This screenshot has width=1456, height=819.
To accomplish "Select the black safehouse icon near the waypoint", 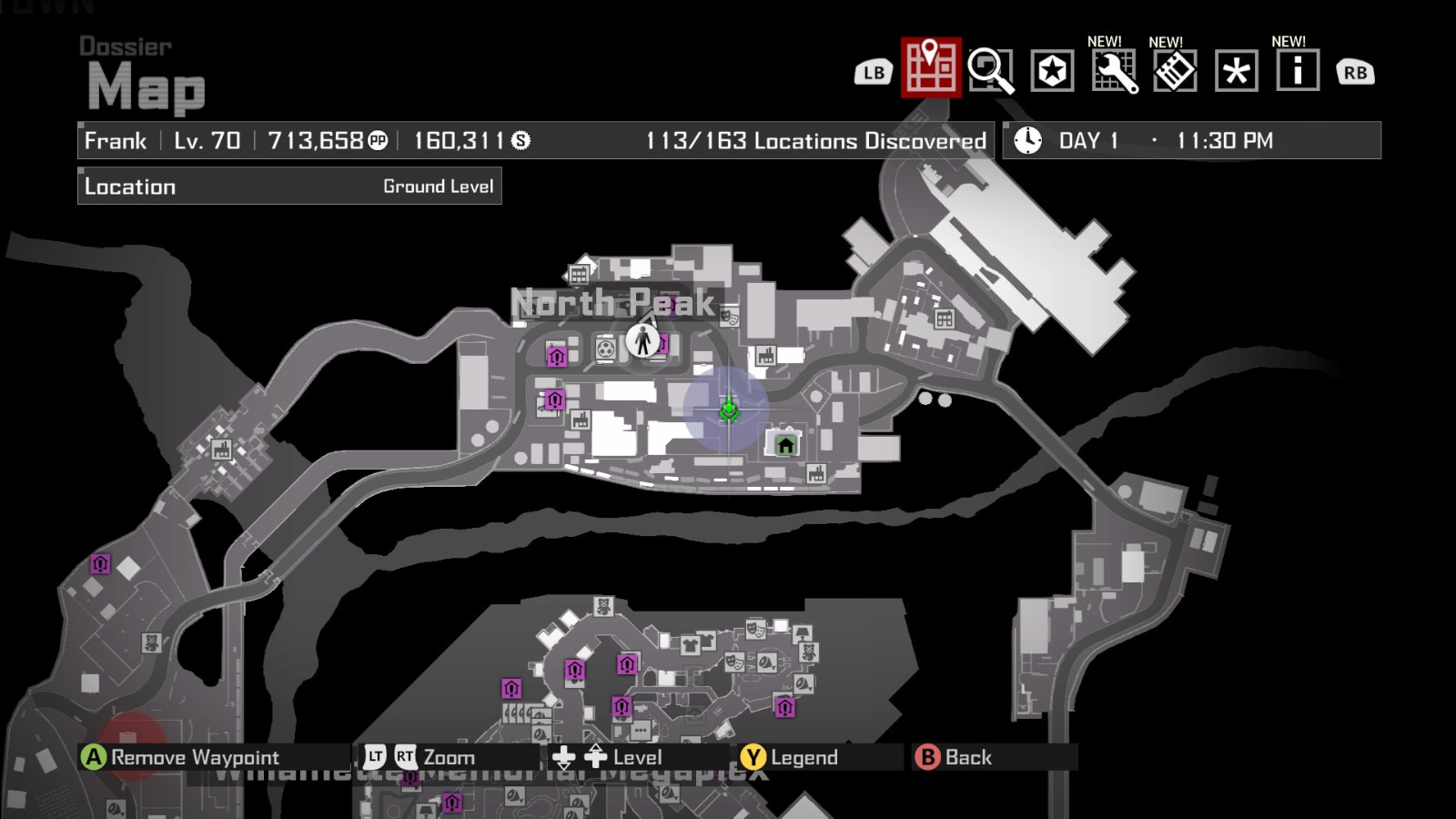I will tap(783, 446).
